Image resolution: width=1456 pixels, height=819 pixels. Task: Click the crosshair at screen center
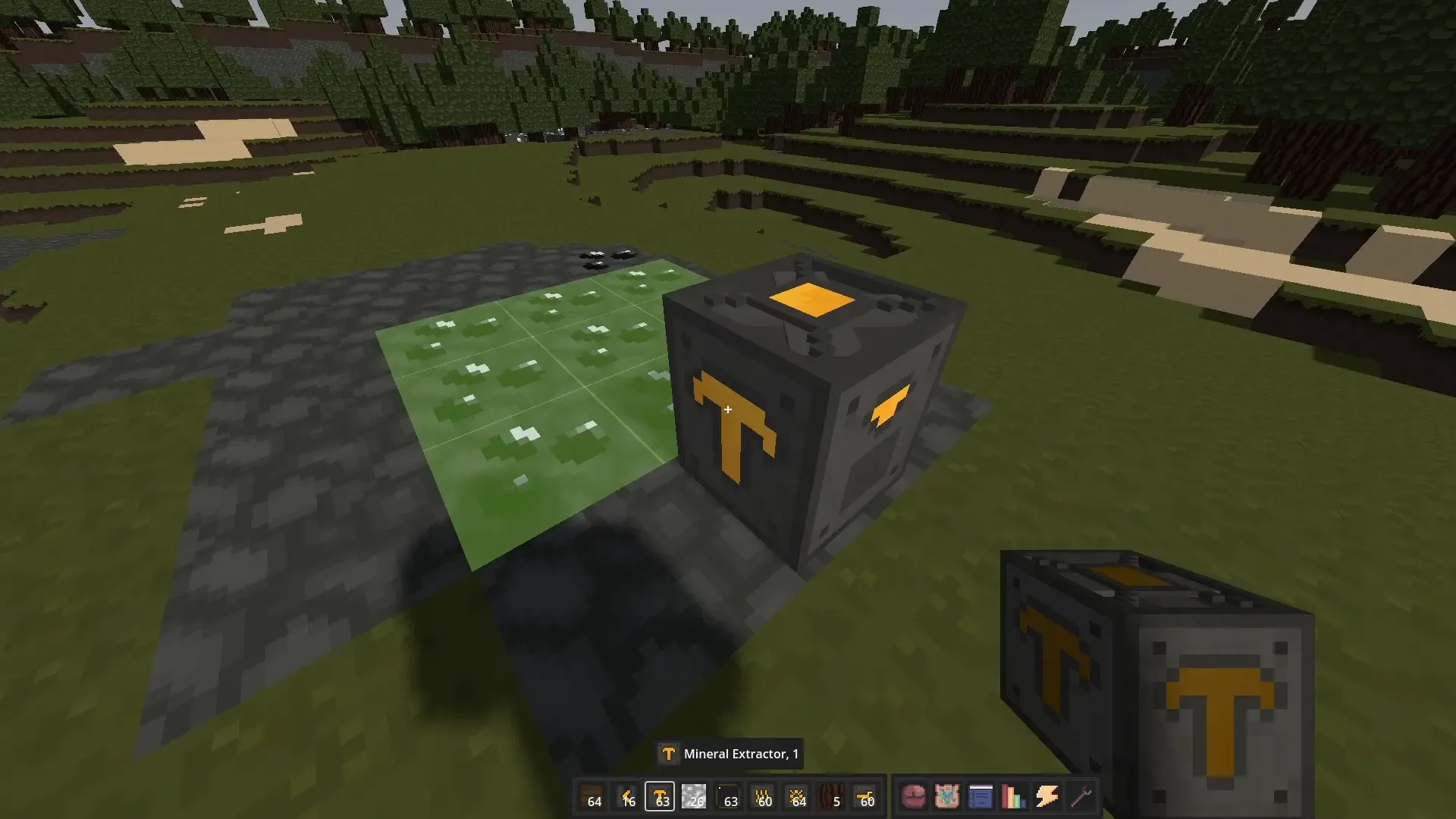point(728,409)
